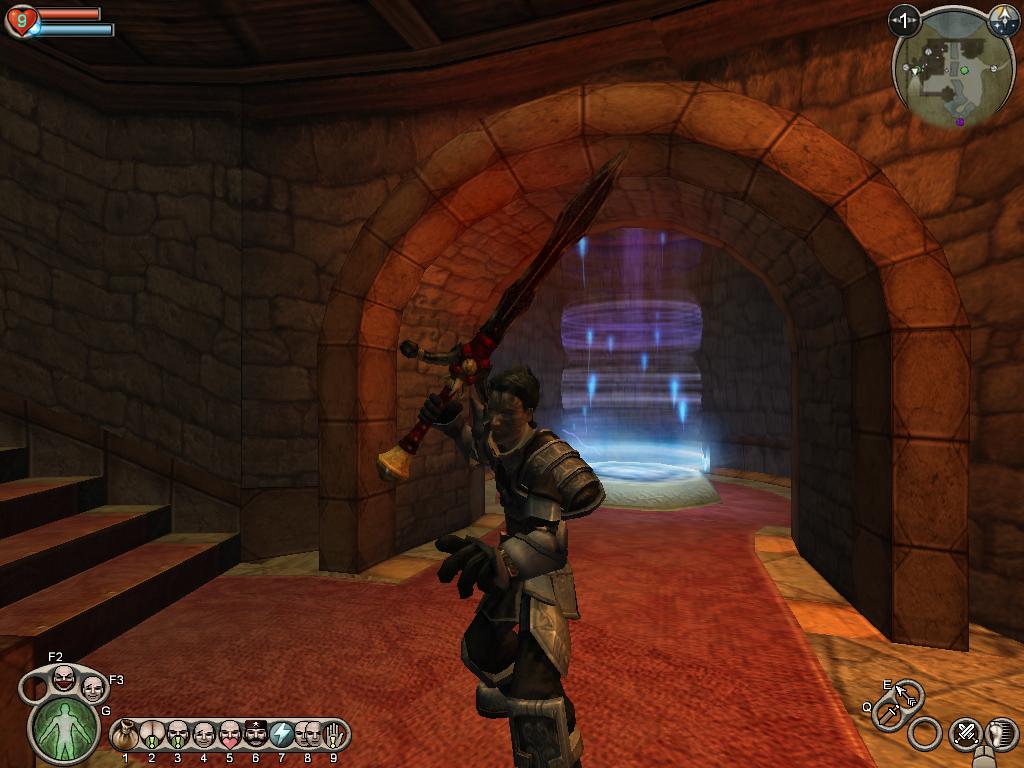This screenshot has height=768, width=1024.
Task: Select the day-night clock icon
Action: click(1003, 19)
